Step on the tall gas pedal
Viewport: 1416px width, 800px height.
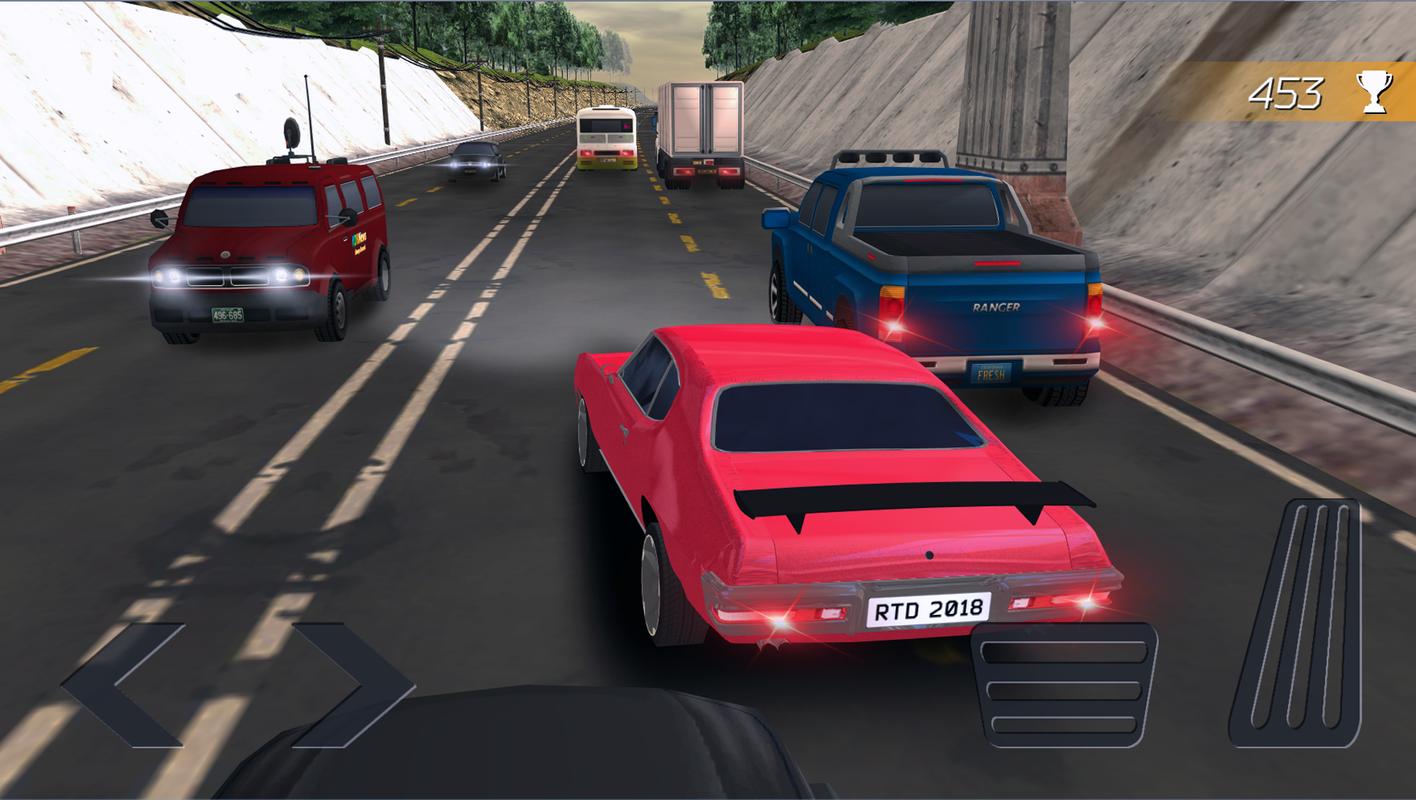[x=1298, y=623]
